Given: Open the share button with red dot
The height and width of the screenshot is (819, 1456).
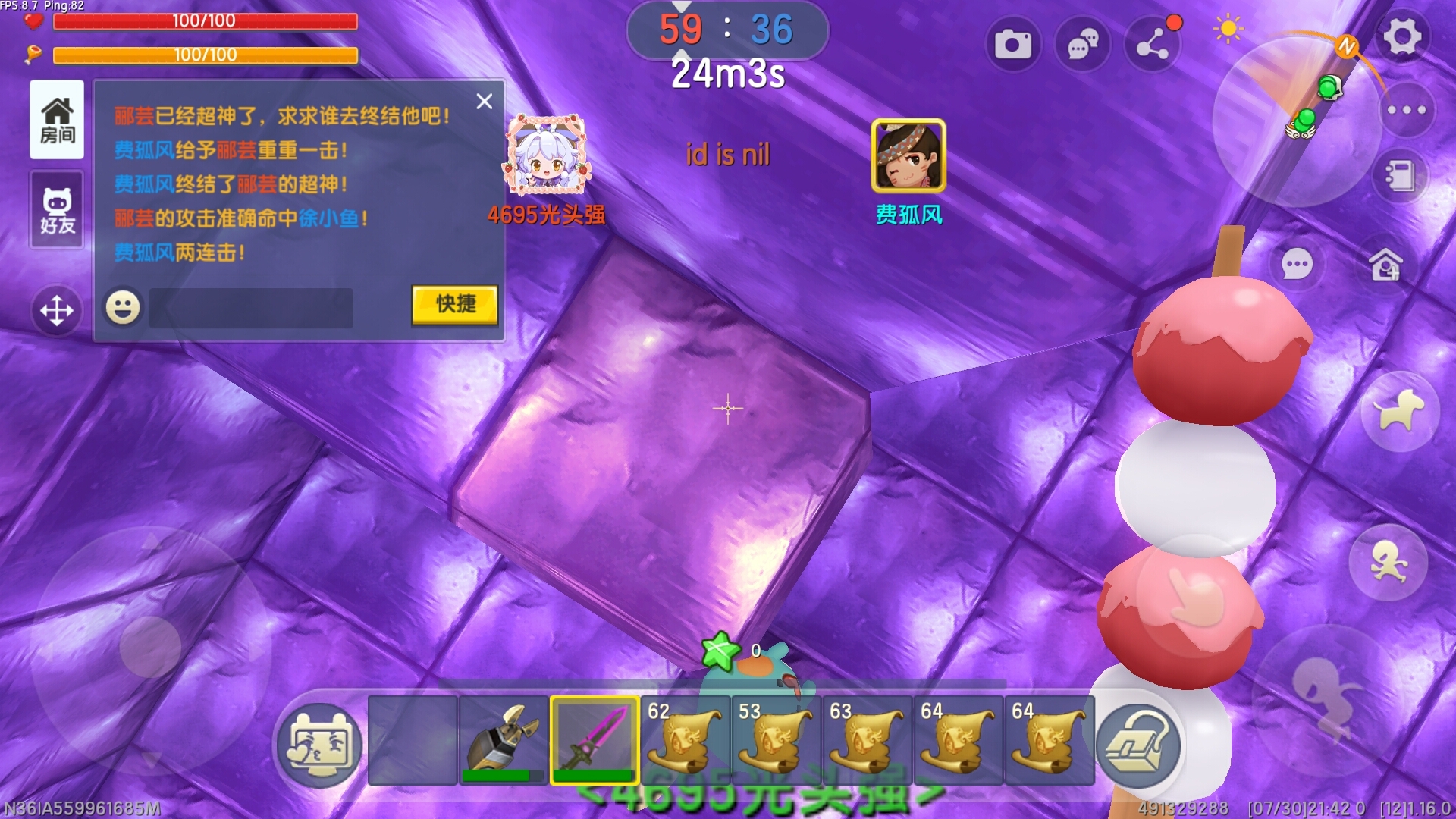Looking at the screenshot, I should 1152,45.
